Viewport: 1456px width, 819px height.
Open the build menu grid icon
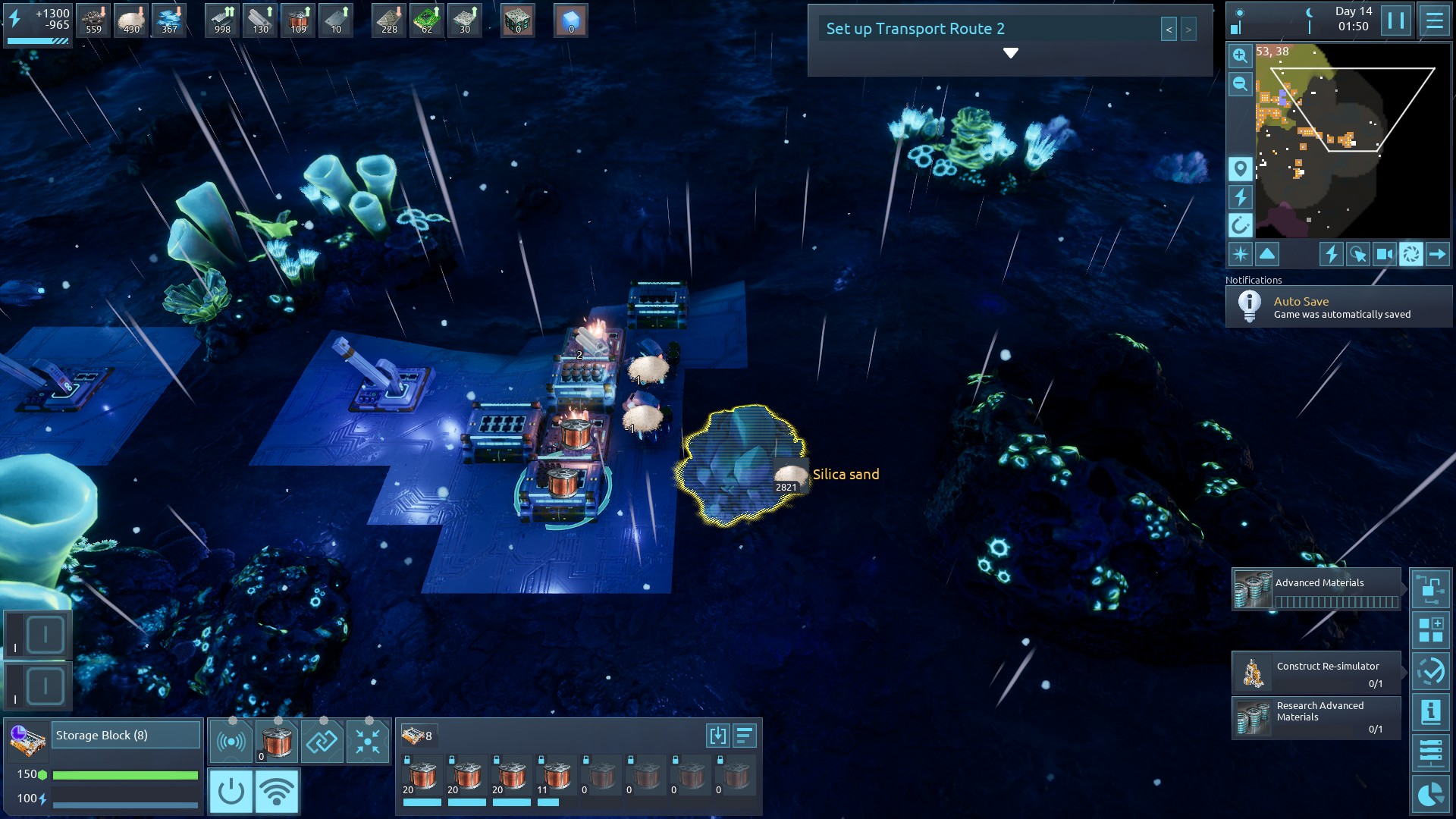[x=1430, y=629]
